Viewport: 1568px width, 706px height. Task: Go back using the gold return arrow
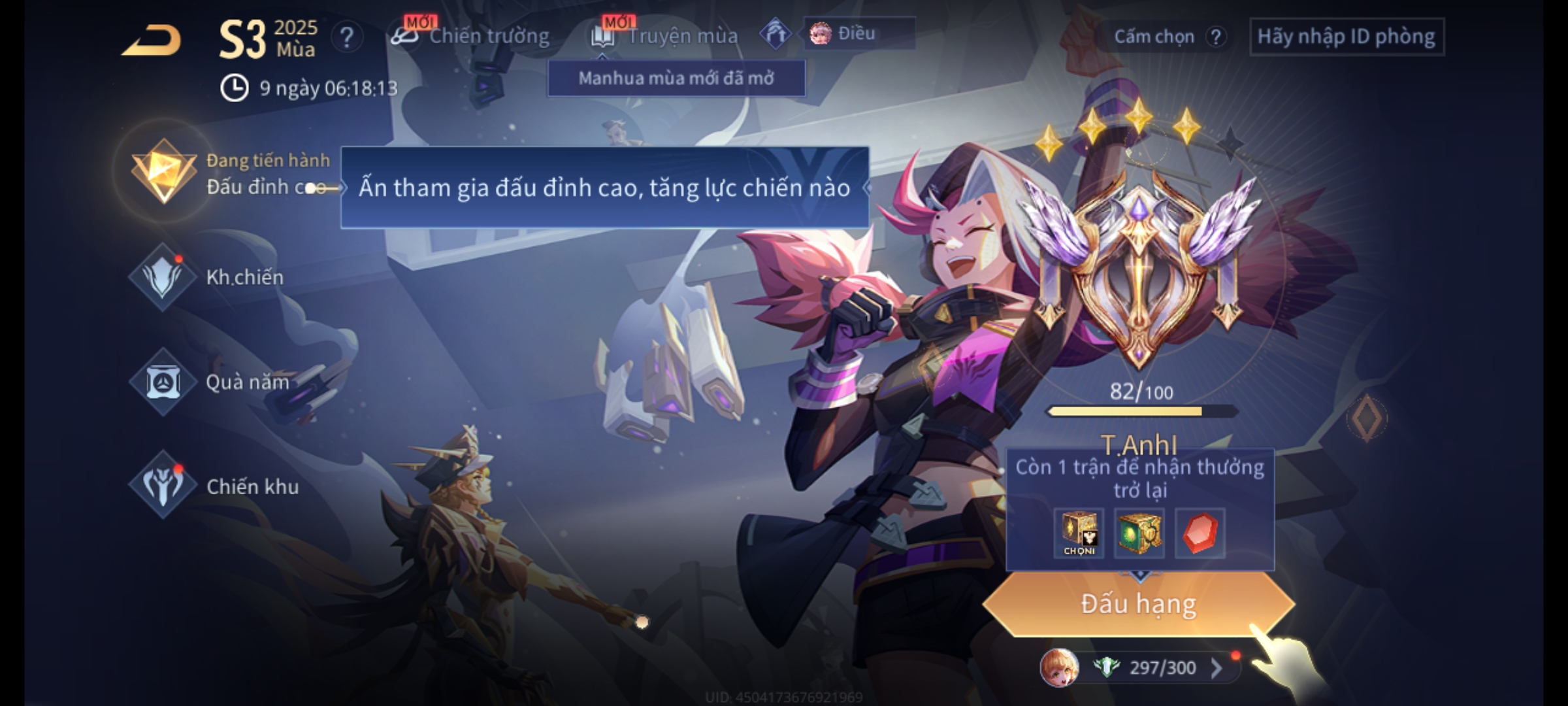[x=152, y=41]
